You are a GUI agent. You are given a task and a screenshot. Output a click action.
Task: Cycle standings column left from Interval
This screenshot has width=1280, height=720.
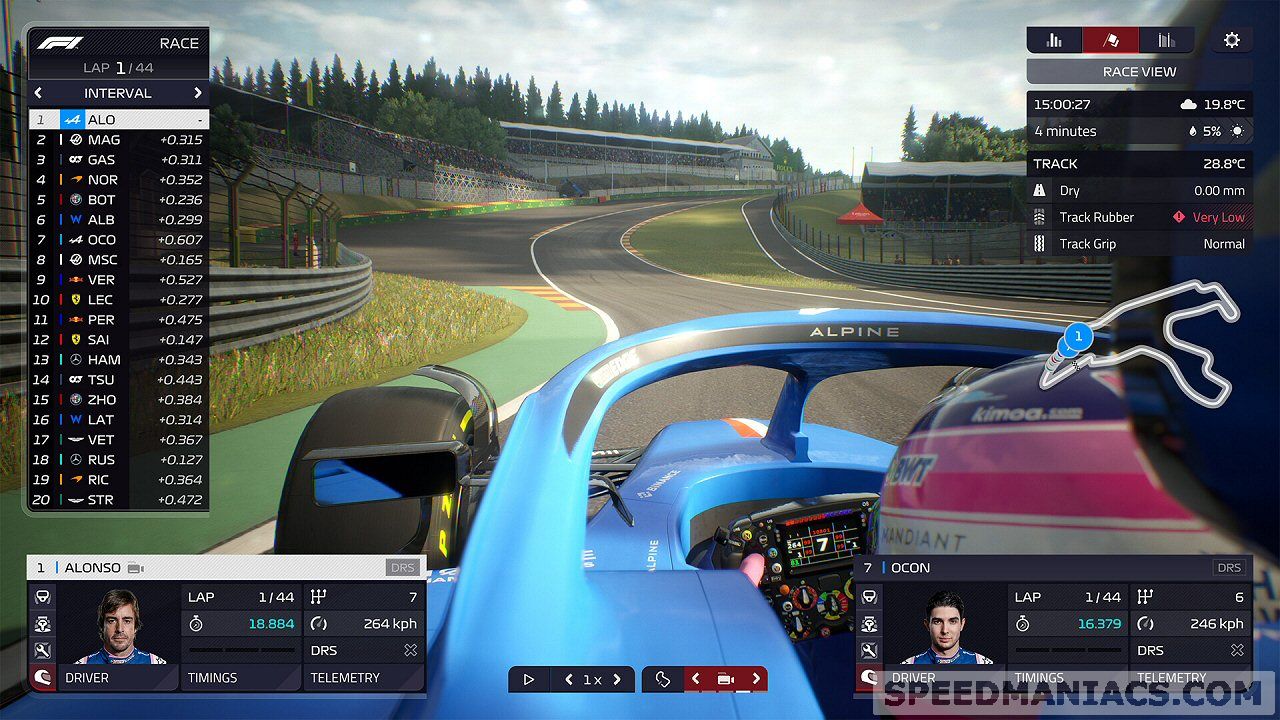pyautogui.click(x=38, y=93)
